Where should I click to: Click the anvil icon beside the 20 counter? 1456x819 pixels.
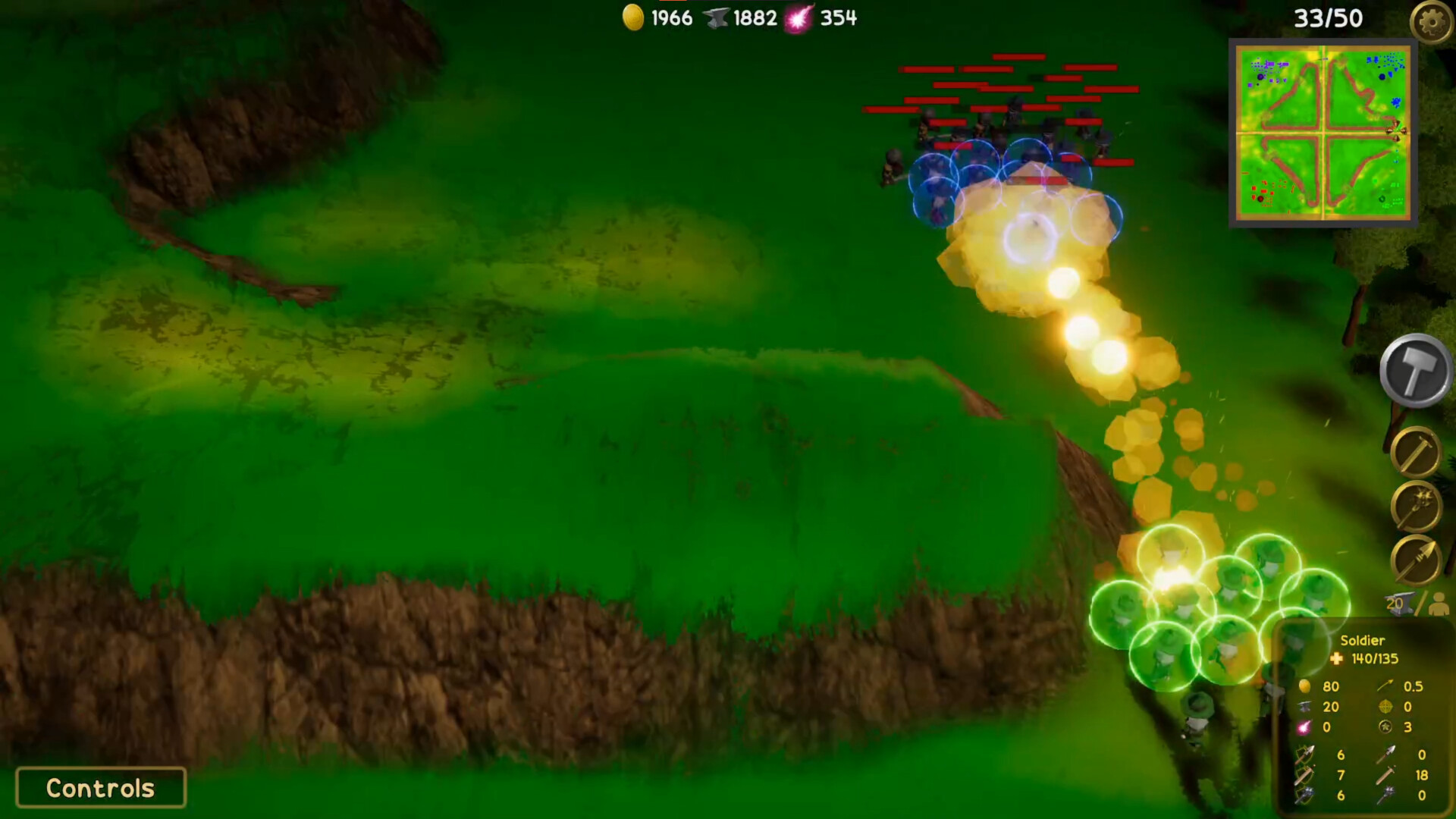tap(1401, 604)
